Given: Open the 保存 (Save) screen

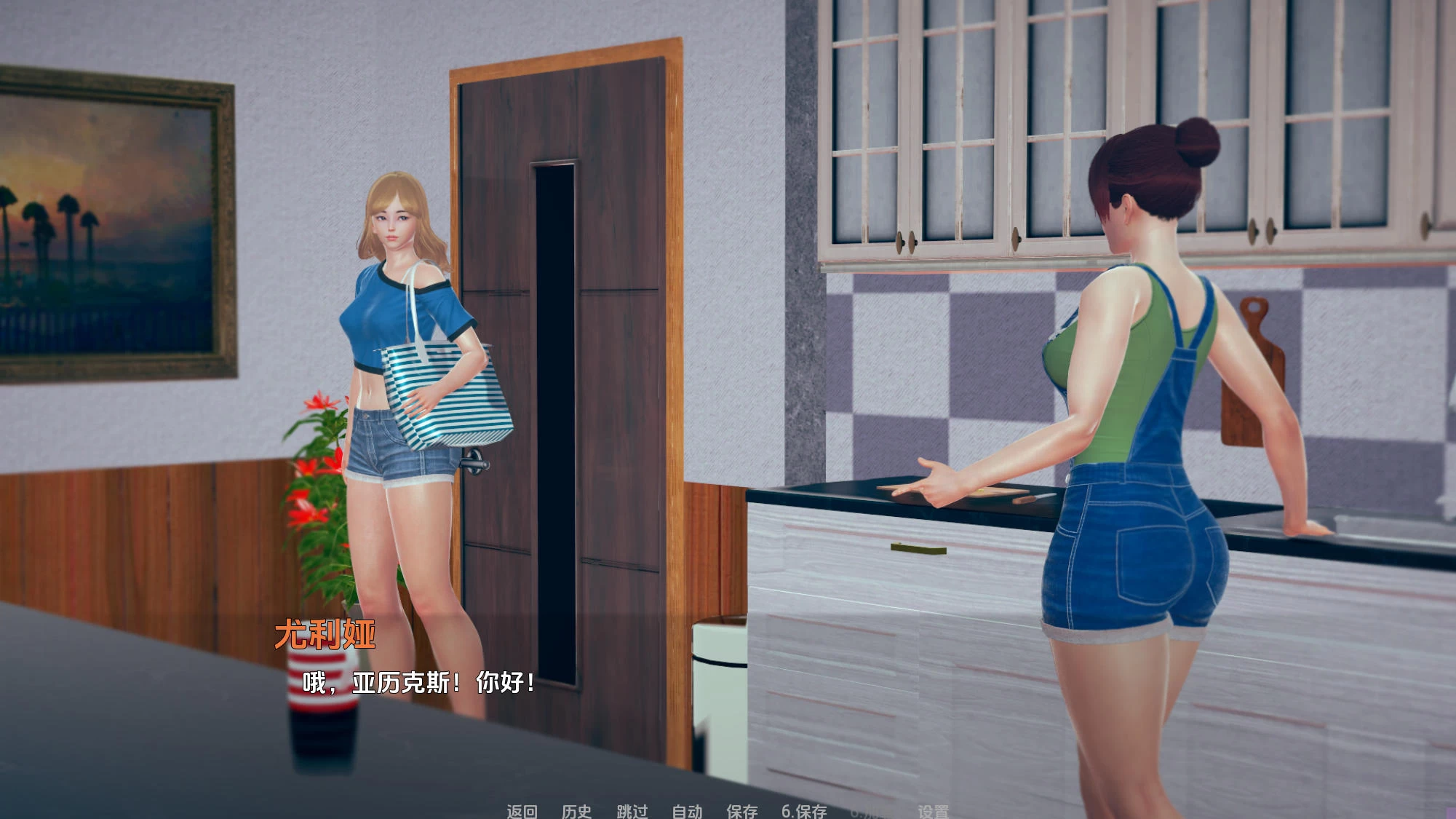Looking at the screenshot, I should pos(741,811).
